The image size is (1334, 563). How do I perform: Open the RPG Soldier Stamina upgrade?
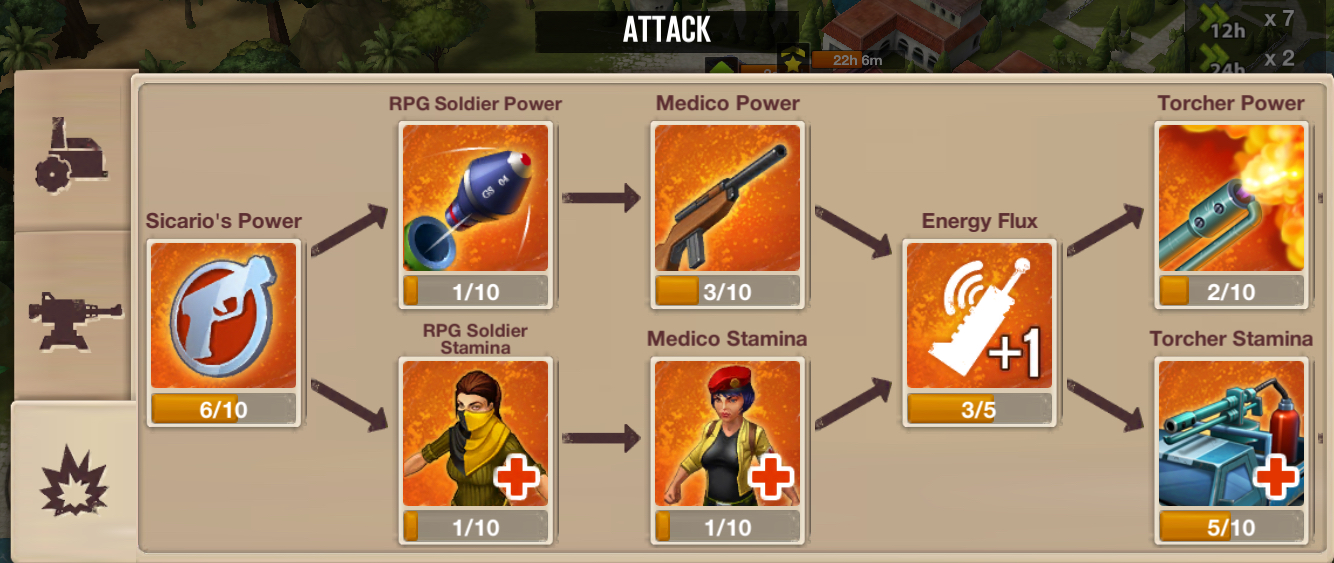pos(476,433)
